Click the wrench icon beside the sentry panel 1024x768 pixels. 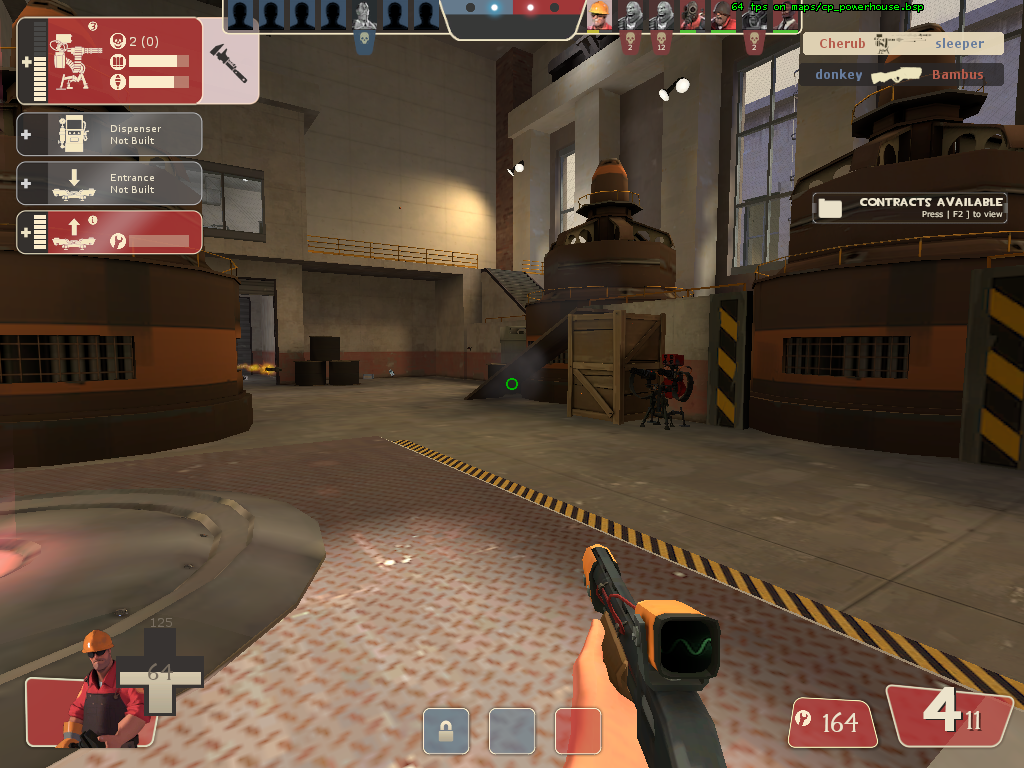[231, 61]
